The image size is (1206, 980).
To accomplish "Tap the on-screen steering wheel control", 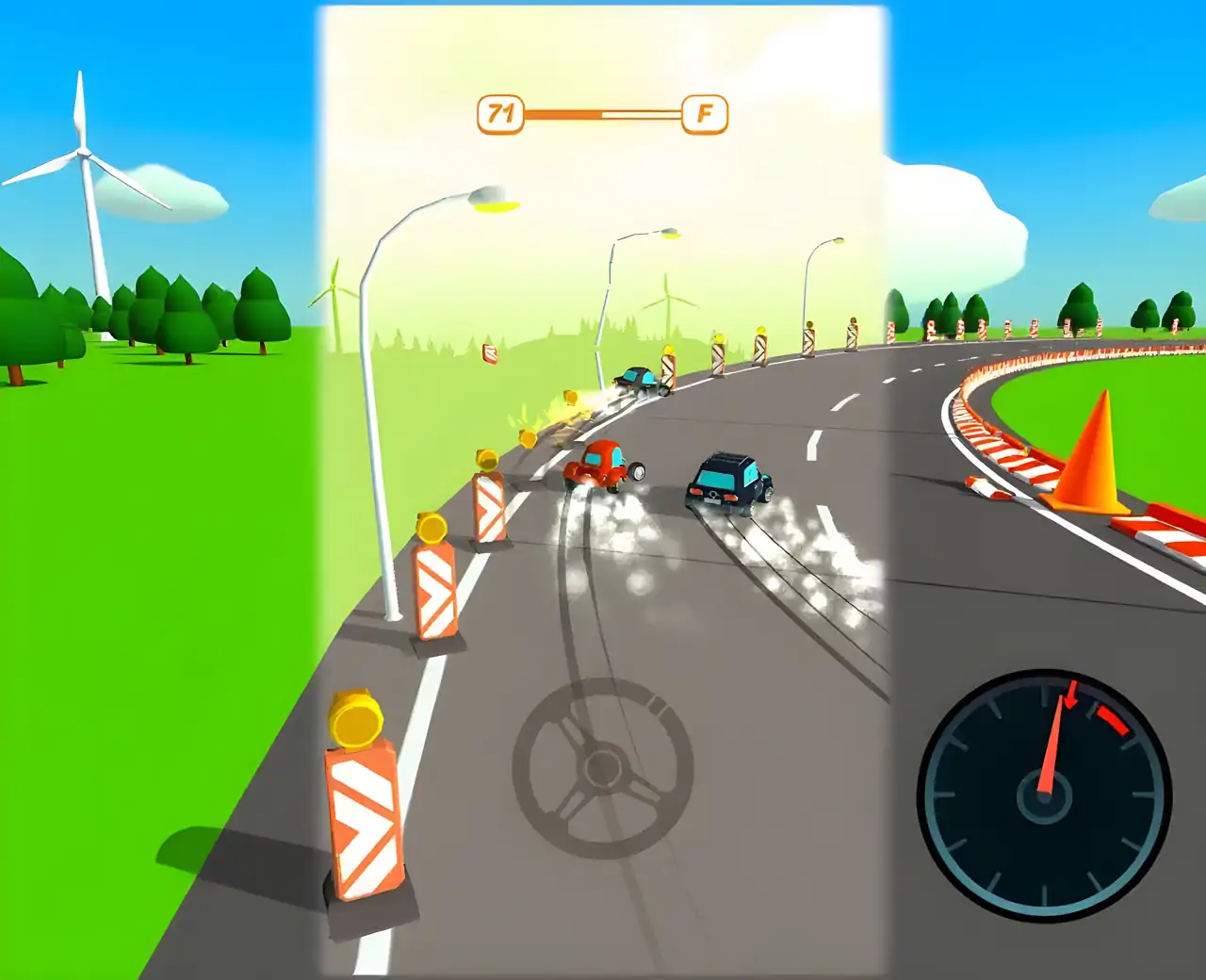I will (x=603, y=768).
